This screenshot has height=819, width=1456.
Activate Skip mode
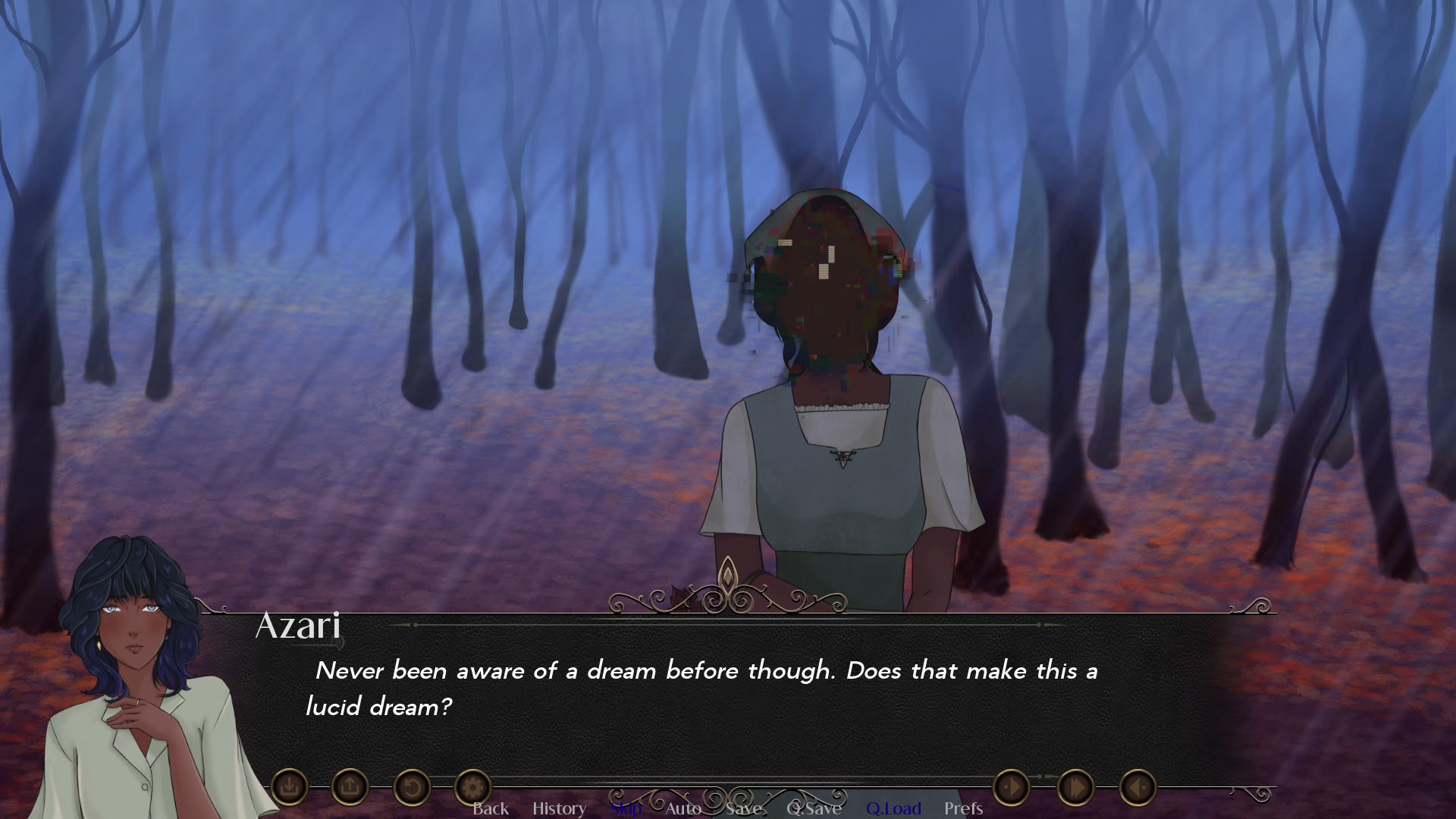tap(626, 808)
